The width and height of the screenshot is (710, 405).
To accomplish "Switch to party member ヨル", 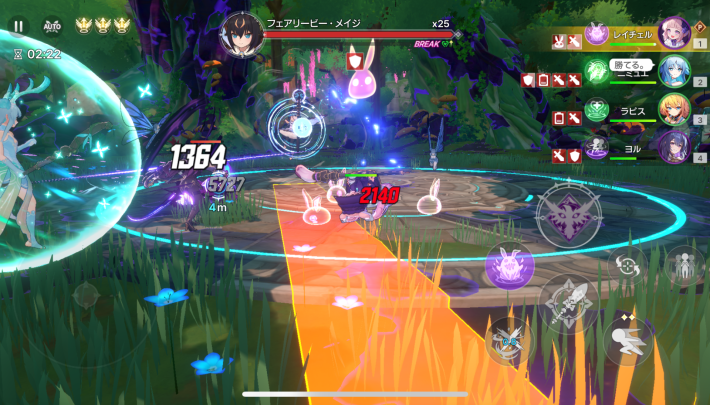I will click(674, 146).
